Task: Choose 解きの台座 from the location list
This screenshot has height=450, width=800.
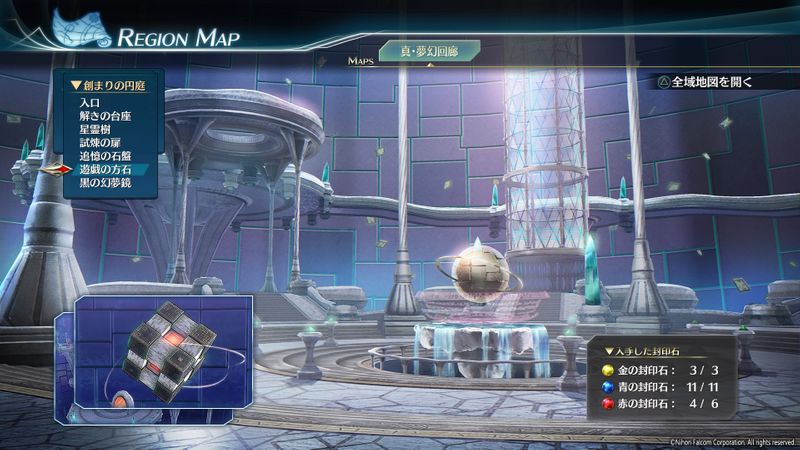Action: coord(105,116)
